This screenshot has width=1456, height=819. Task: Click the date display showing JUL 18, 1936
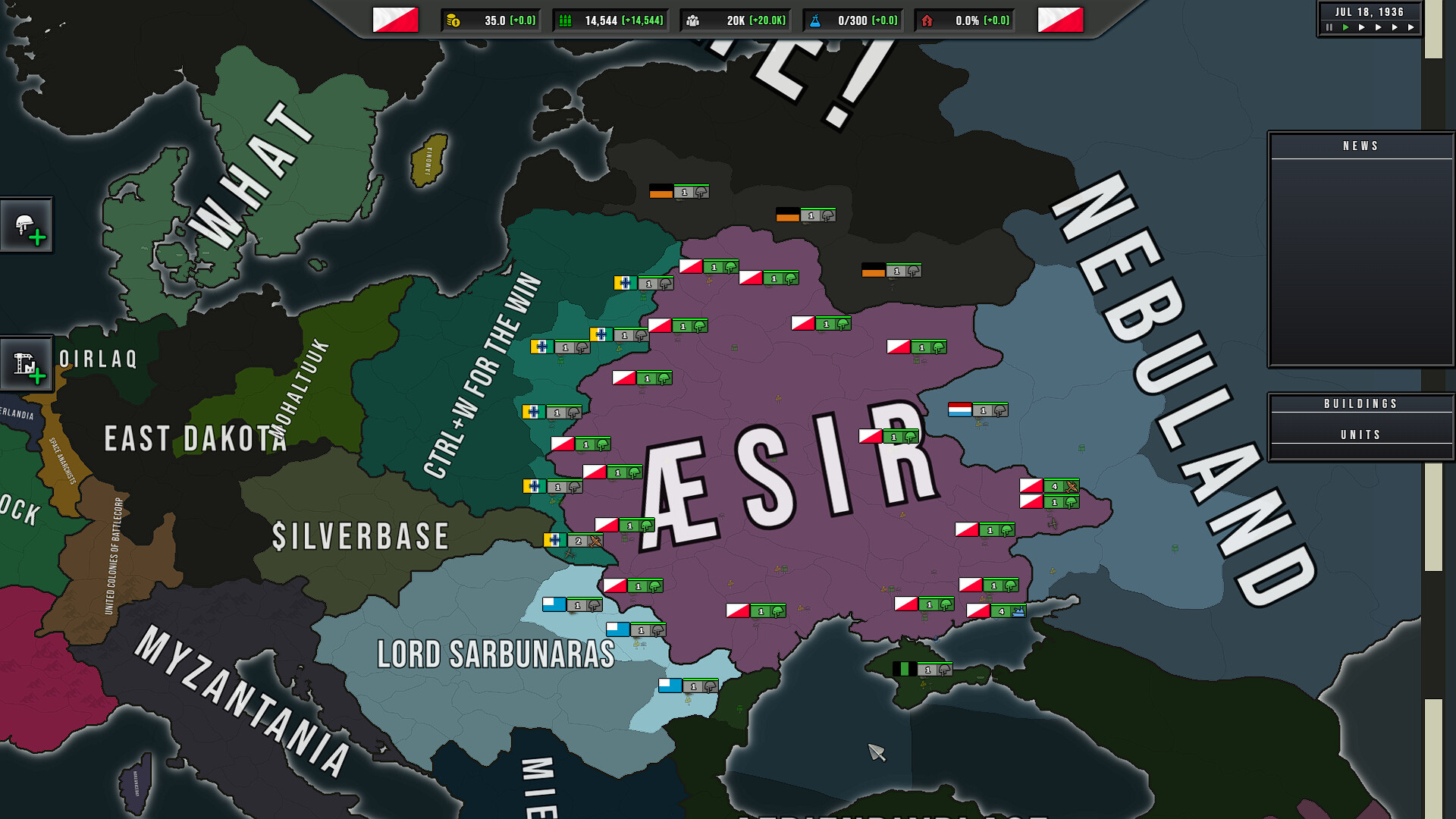click(1368, 11)
